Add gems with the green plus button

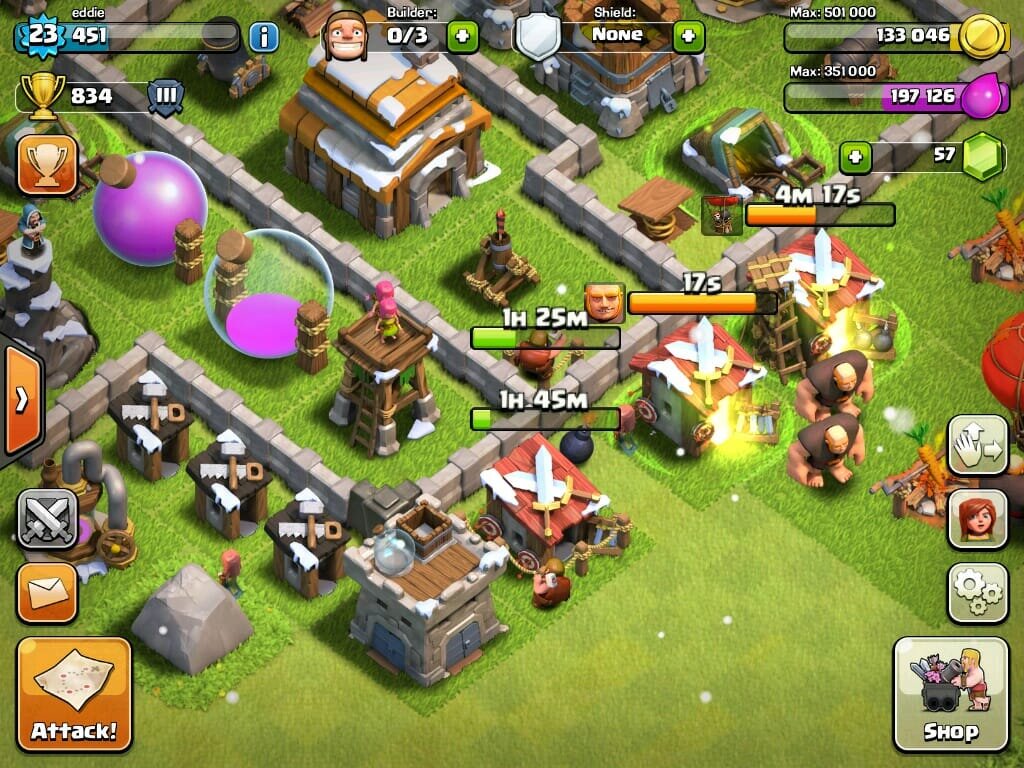coord(854,156)
